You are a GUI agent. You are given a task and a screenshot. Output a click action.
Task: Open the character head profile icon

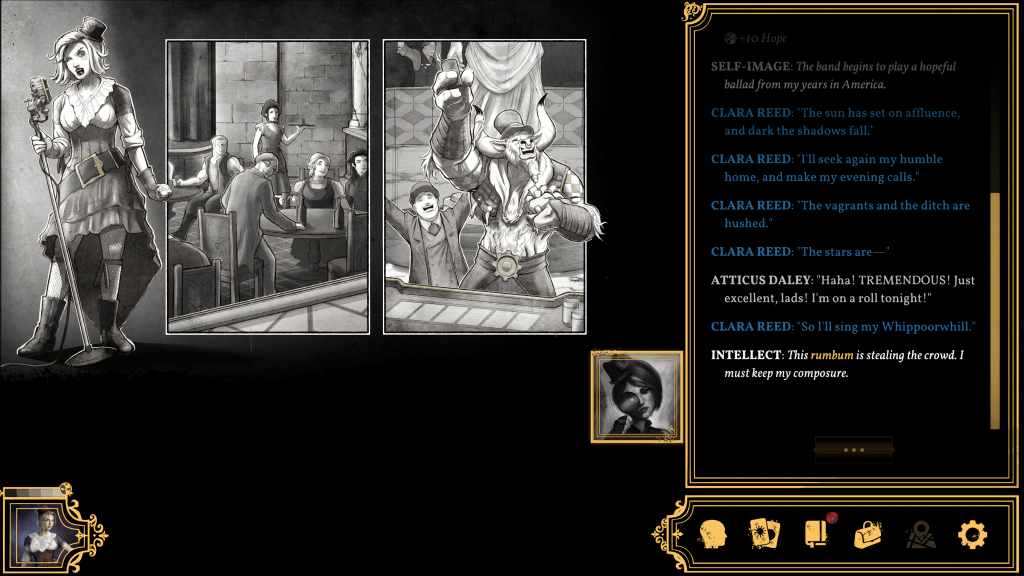712,534
